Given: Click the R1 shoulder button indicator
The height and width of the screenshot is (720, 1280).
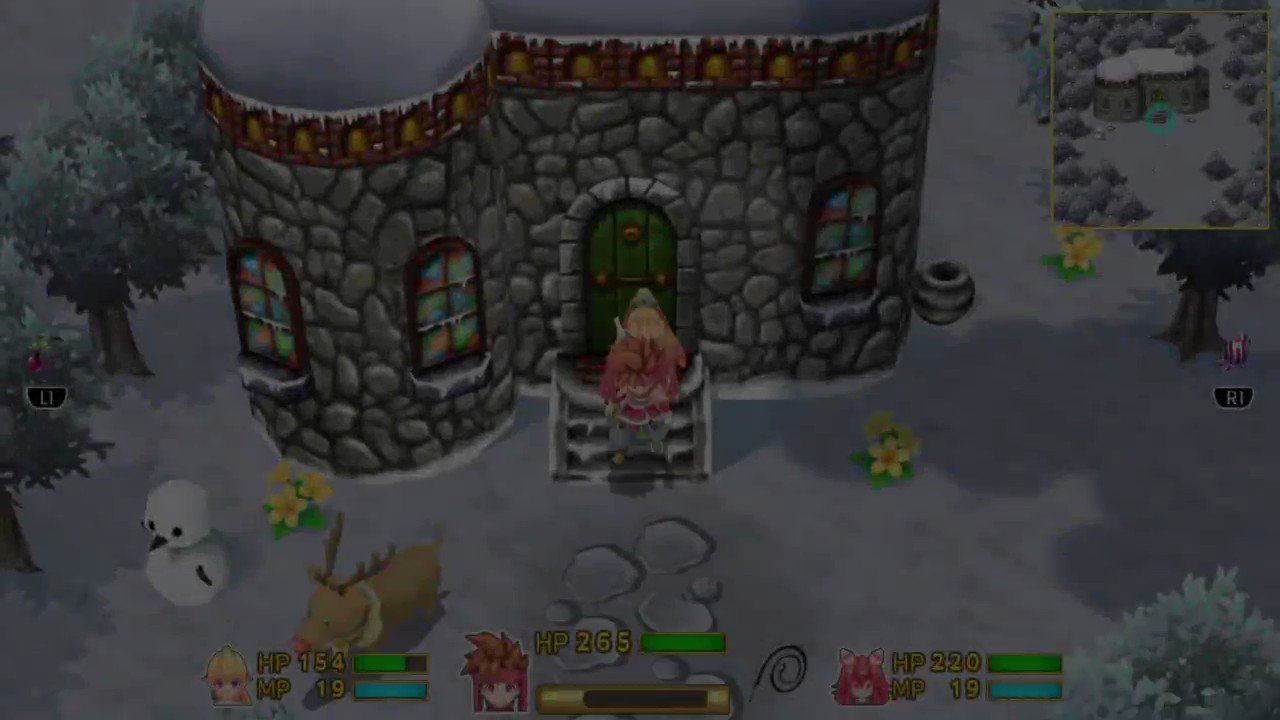Looking at the screenshot, I should pos(1234,398).
